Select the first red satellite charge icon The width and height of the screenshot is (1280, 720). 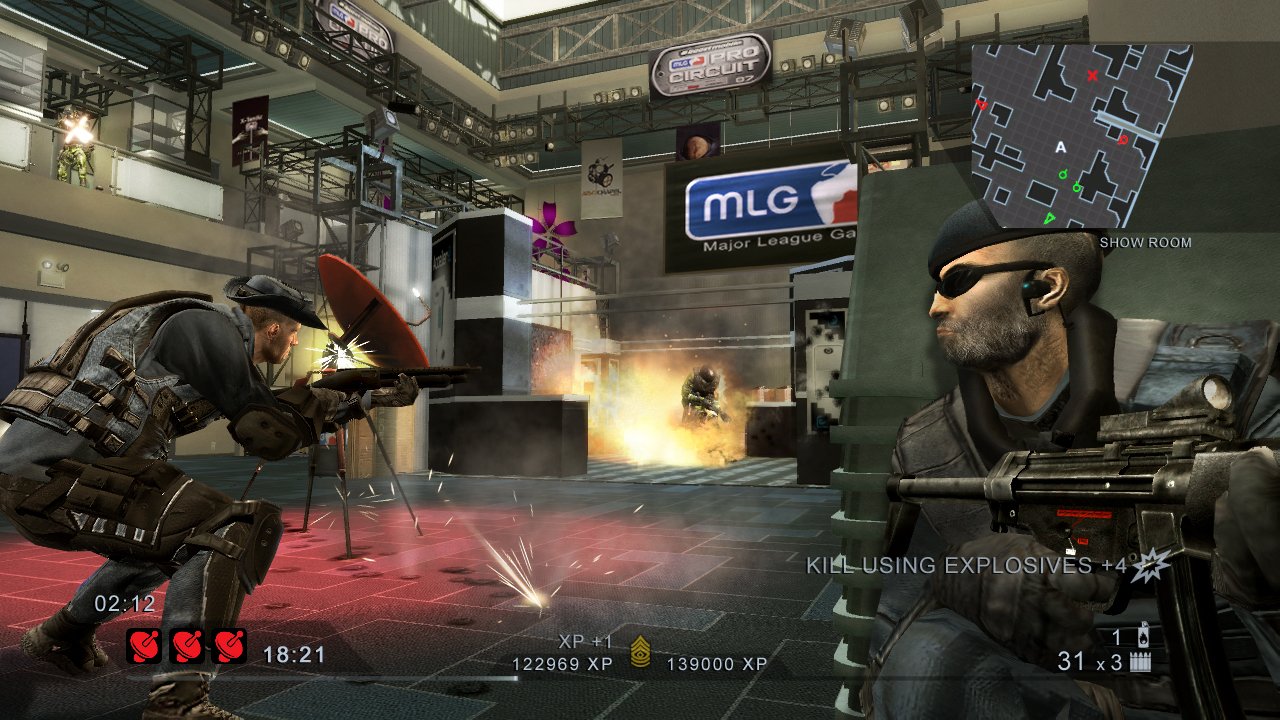tap(142, 645)
